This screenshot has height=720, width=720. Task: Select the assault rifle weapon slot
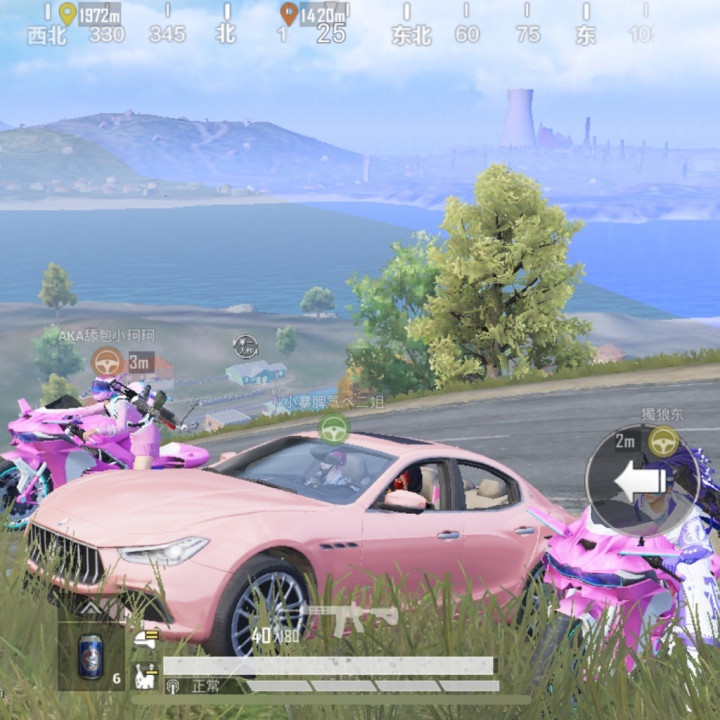[x=350, y=617]
